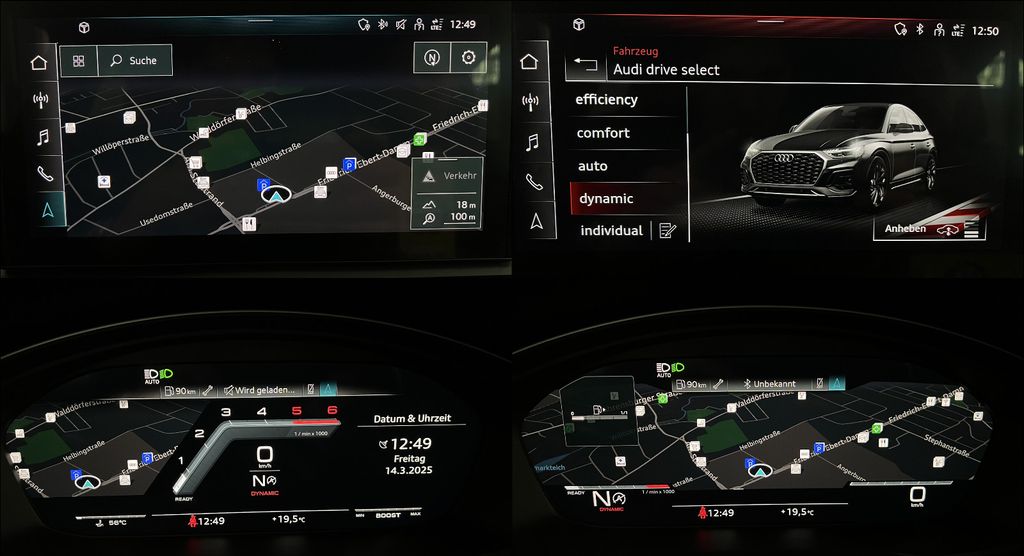Go back from Audi drive select

587,68
